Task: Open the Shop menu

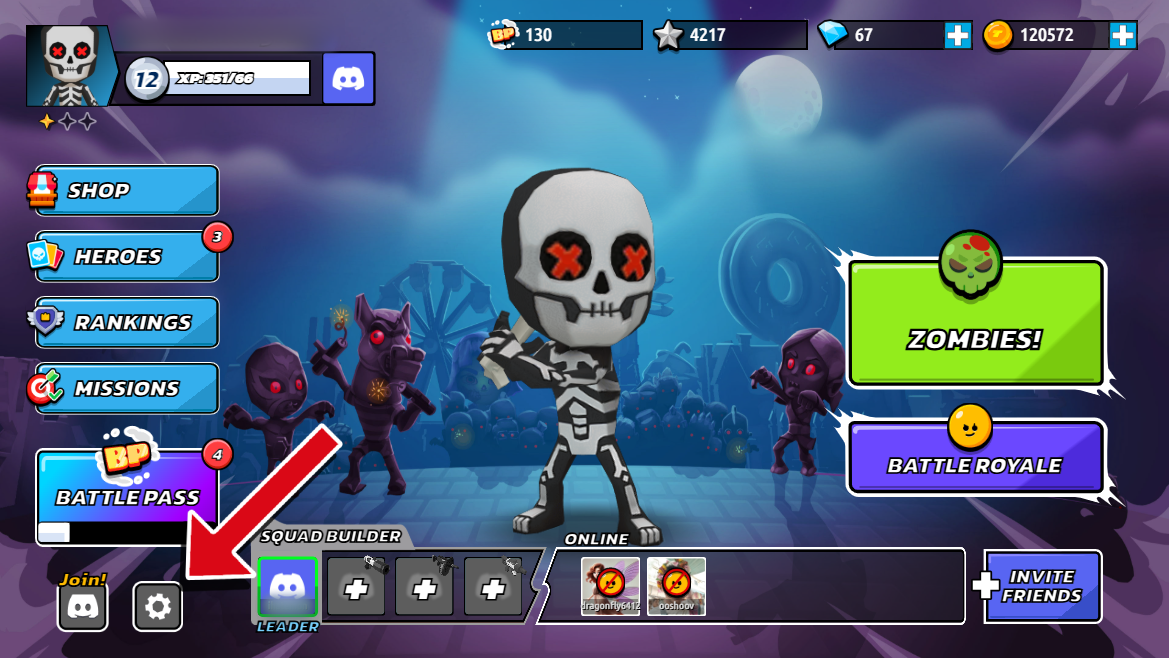Action: (127, 190)
